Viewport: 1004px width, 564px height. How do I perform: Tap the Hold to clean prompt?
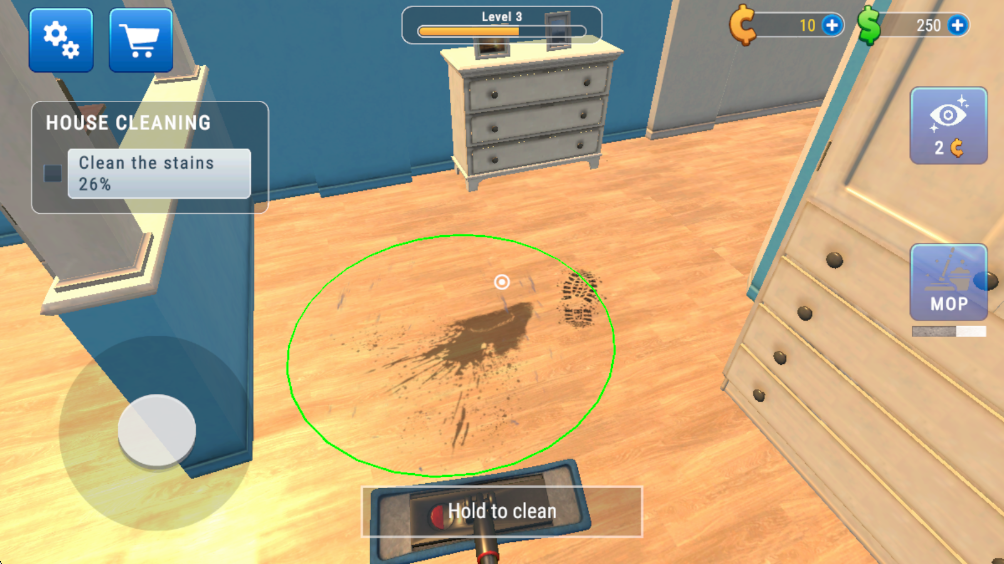[501, 512]
